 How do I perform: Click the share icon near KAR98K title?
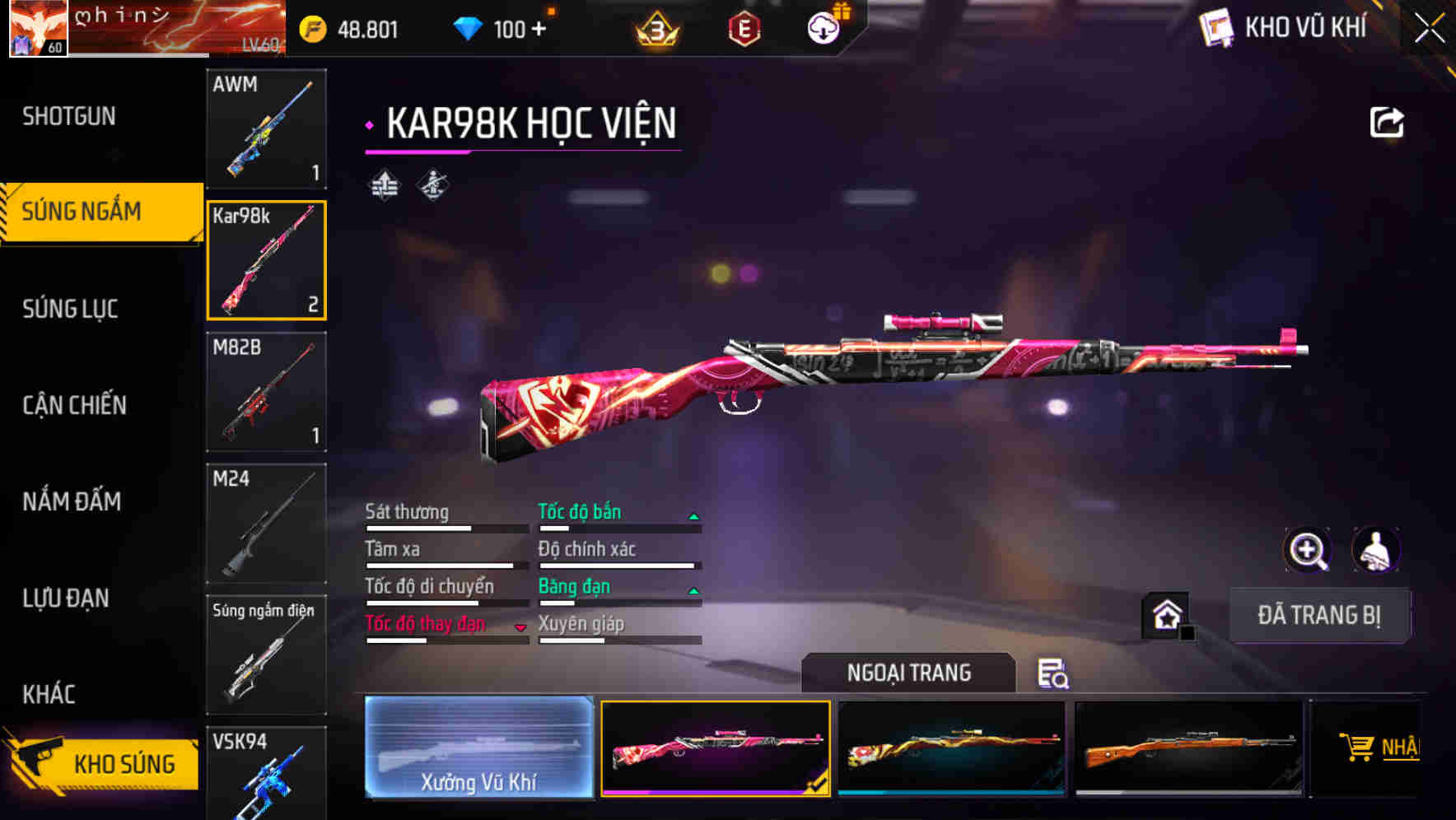(1386, 121)
